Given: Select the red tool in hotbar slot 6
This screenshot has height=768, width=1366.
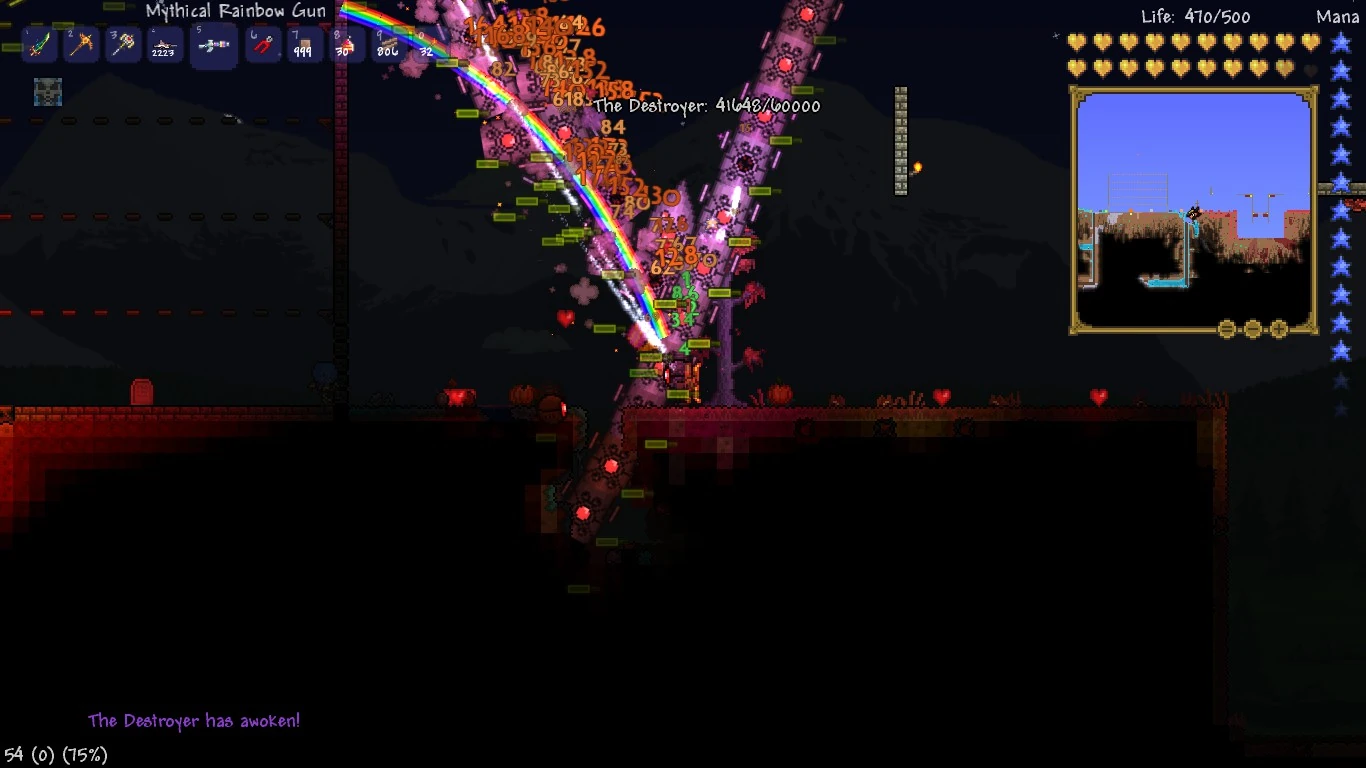Looking at the screenshot, I should (x=263, y=44).
